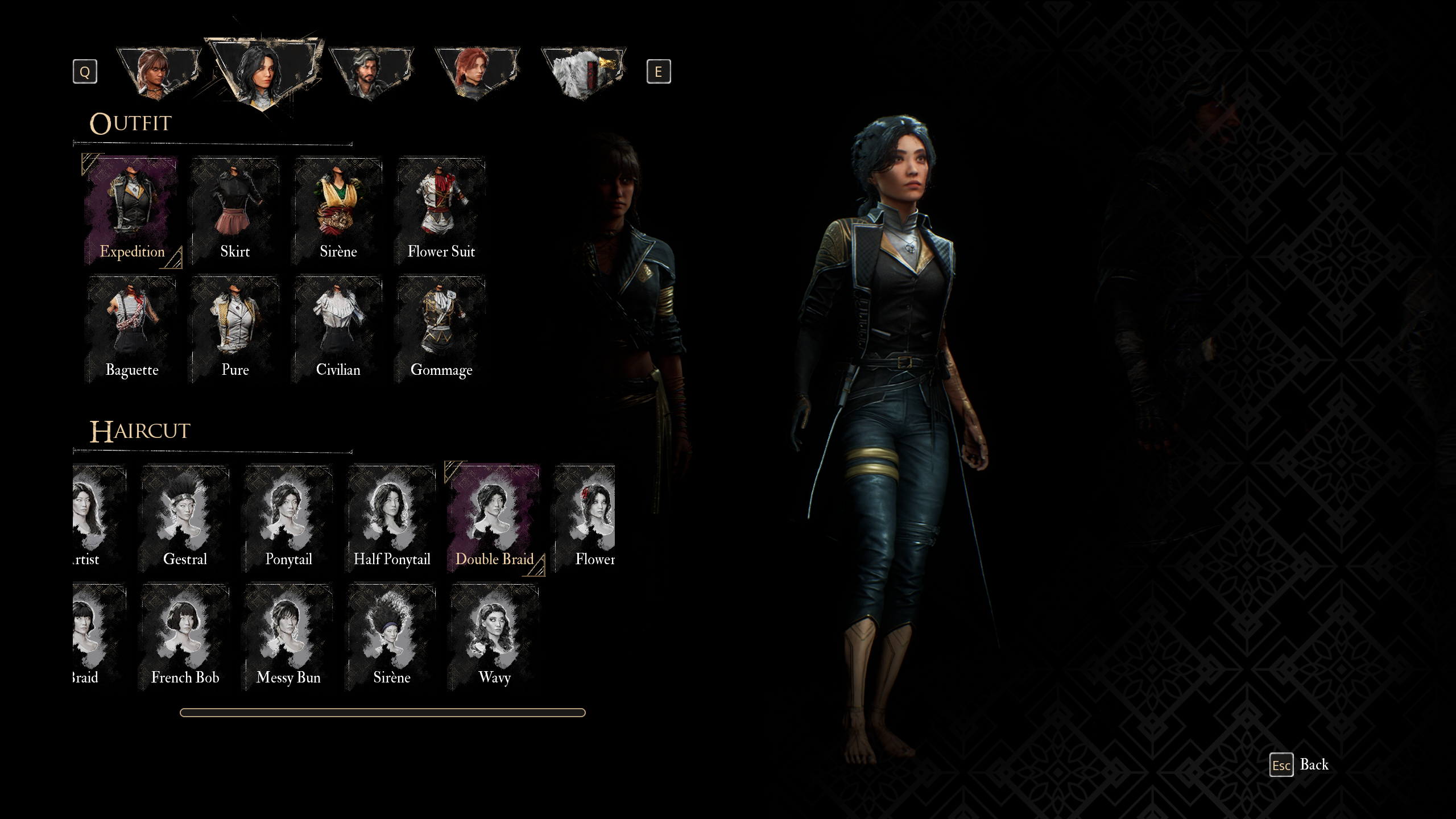Select the Skirt outfit

(x=235, y=210)
